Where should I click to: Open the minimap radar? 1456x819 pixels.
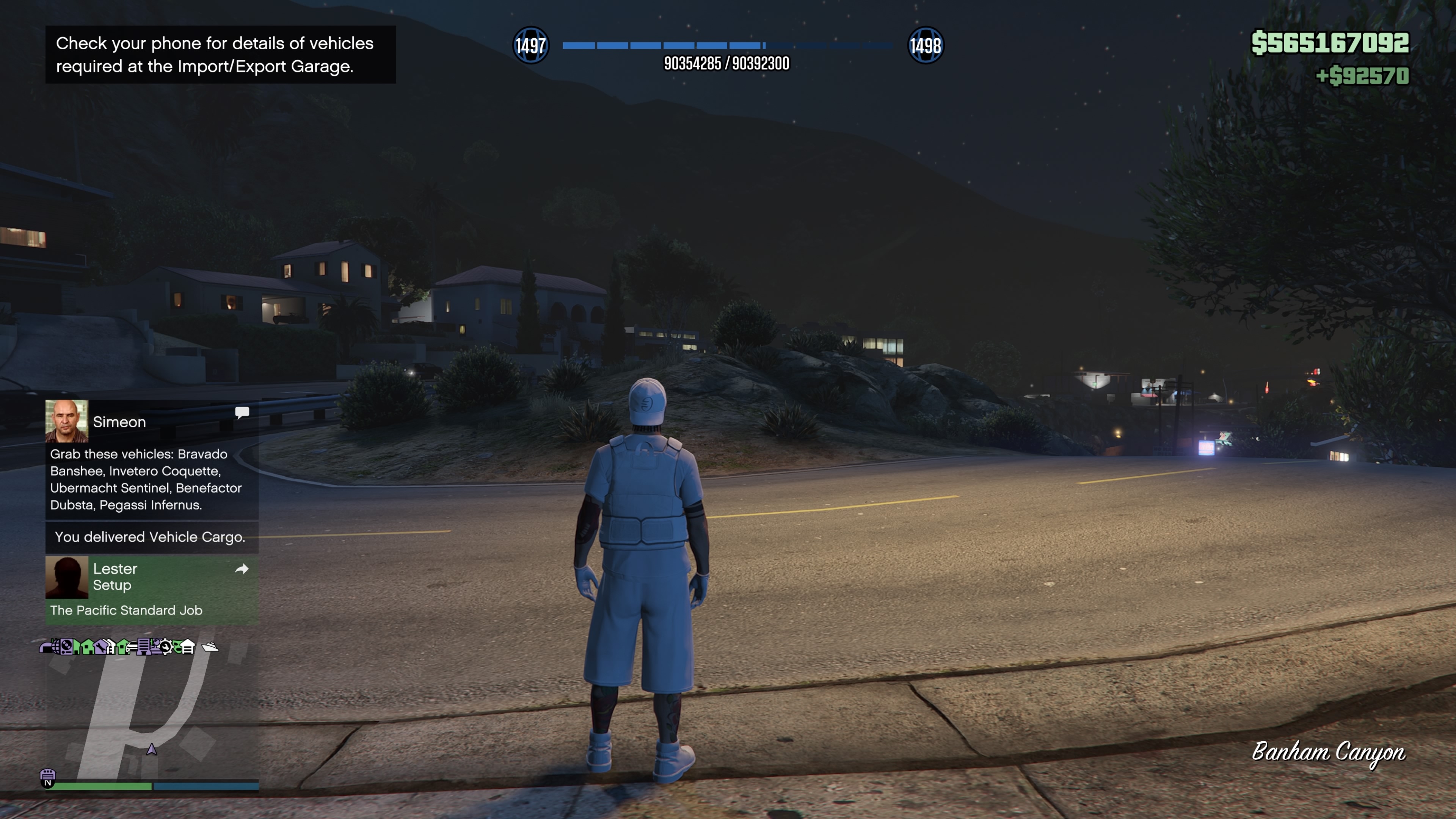tap(152, 712)
